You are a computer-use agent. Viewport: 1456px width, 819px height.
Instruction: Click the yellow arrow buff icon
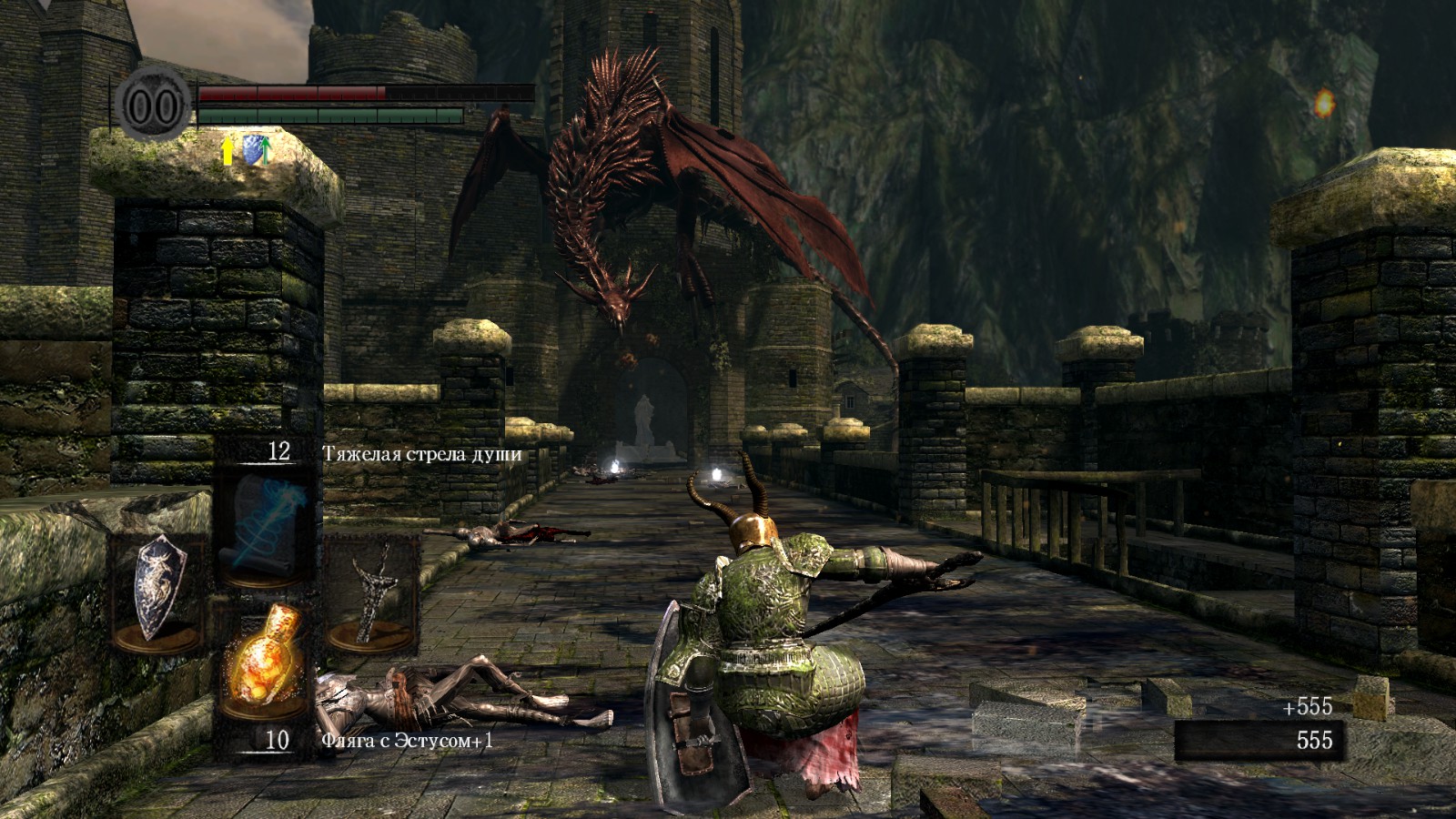pyautogui.click(x=227, y=150)
